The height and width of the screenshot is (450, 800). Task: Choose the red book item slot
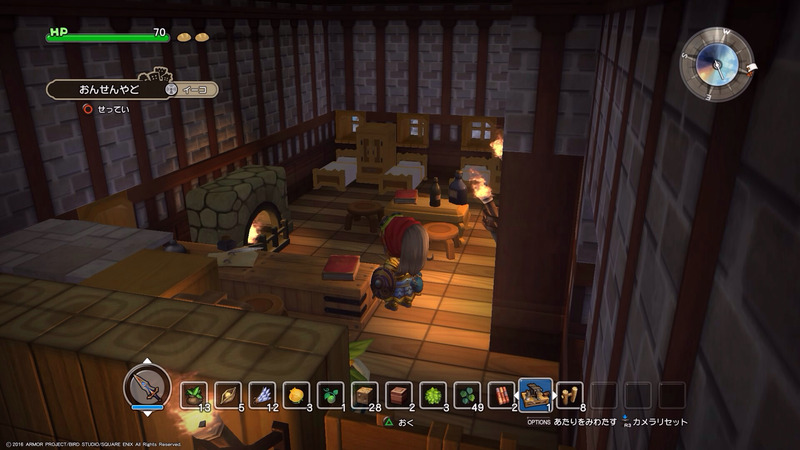point(500,395)
